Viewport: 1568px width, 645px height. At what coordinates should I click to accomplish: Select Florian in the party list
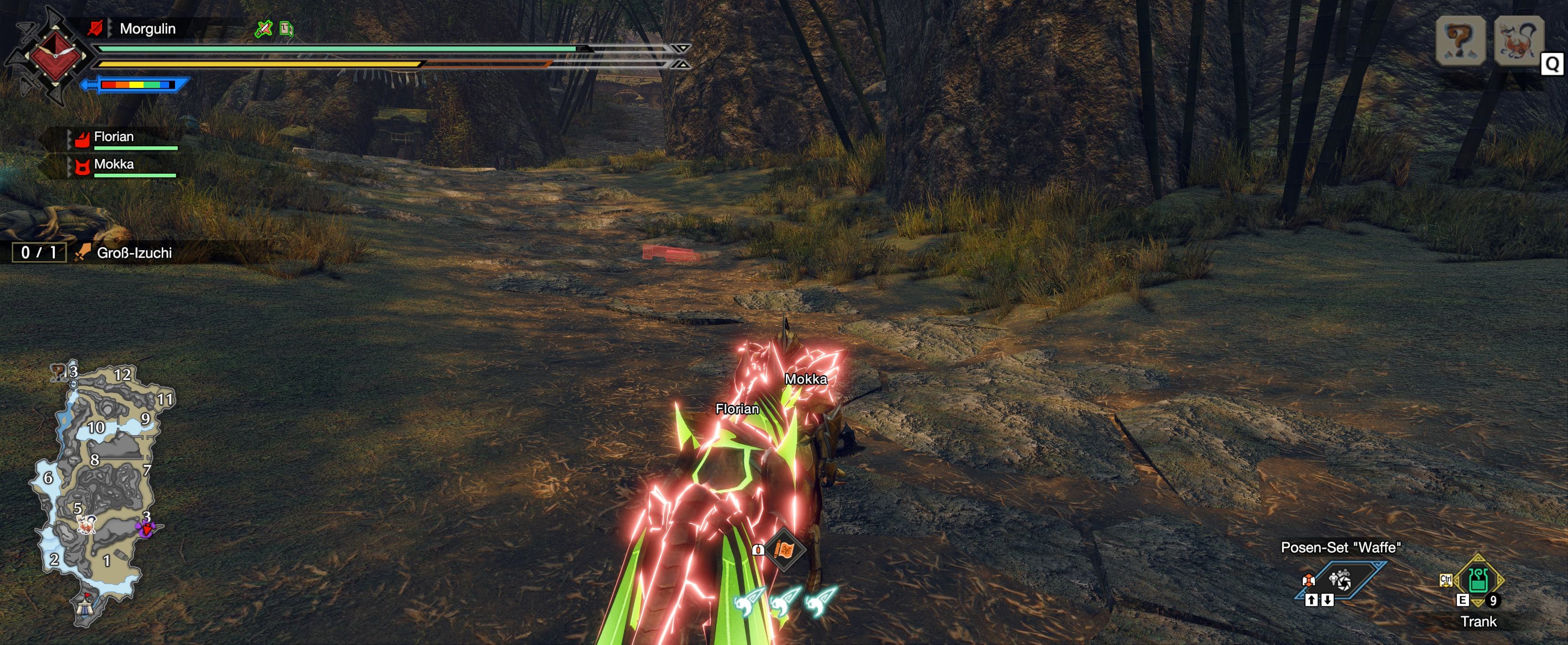[x=114, y=137]
